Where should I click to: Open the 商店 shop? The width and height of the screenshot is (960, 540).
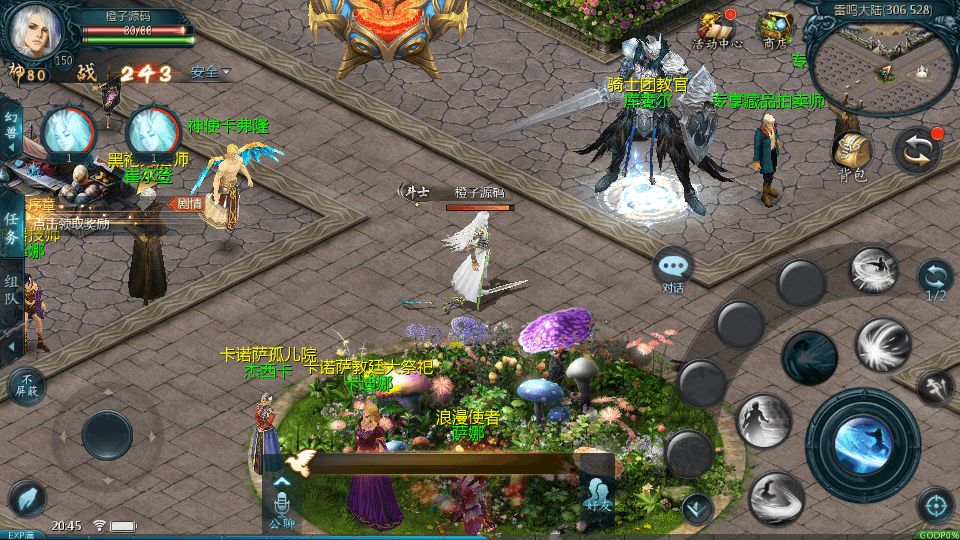(x=774, y=28)
